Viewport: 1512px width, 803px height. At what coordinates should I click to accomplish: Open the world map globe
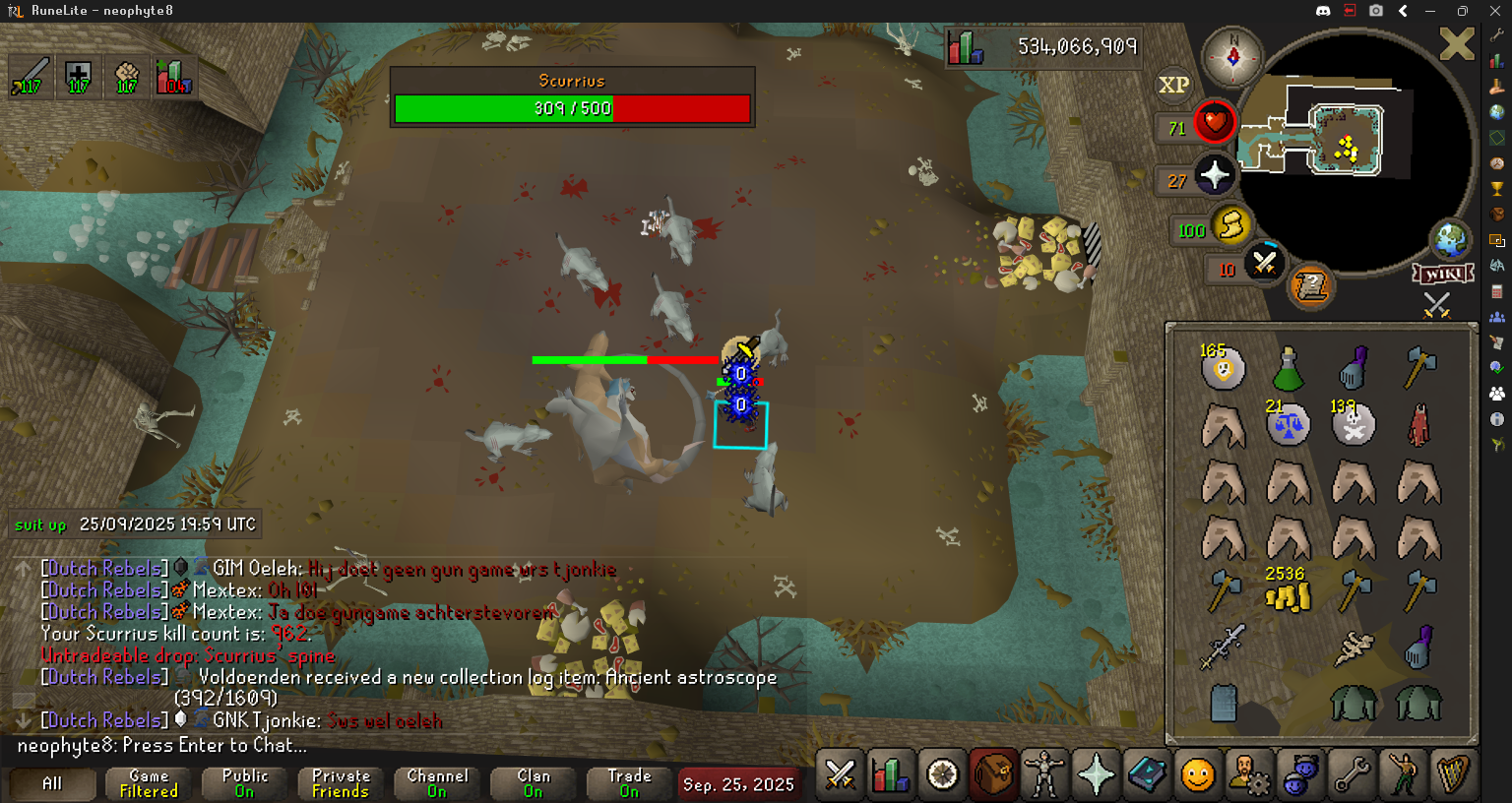[1449, 239]
